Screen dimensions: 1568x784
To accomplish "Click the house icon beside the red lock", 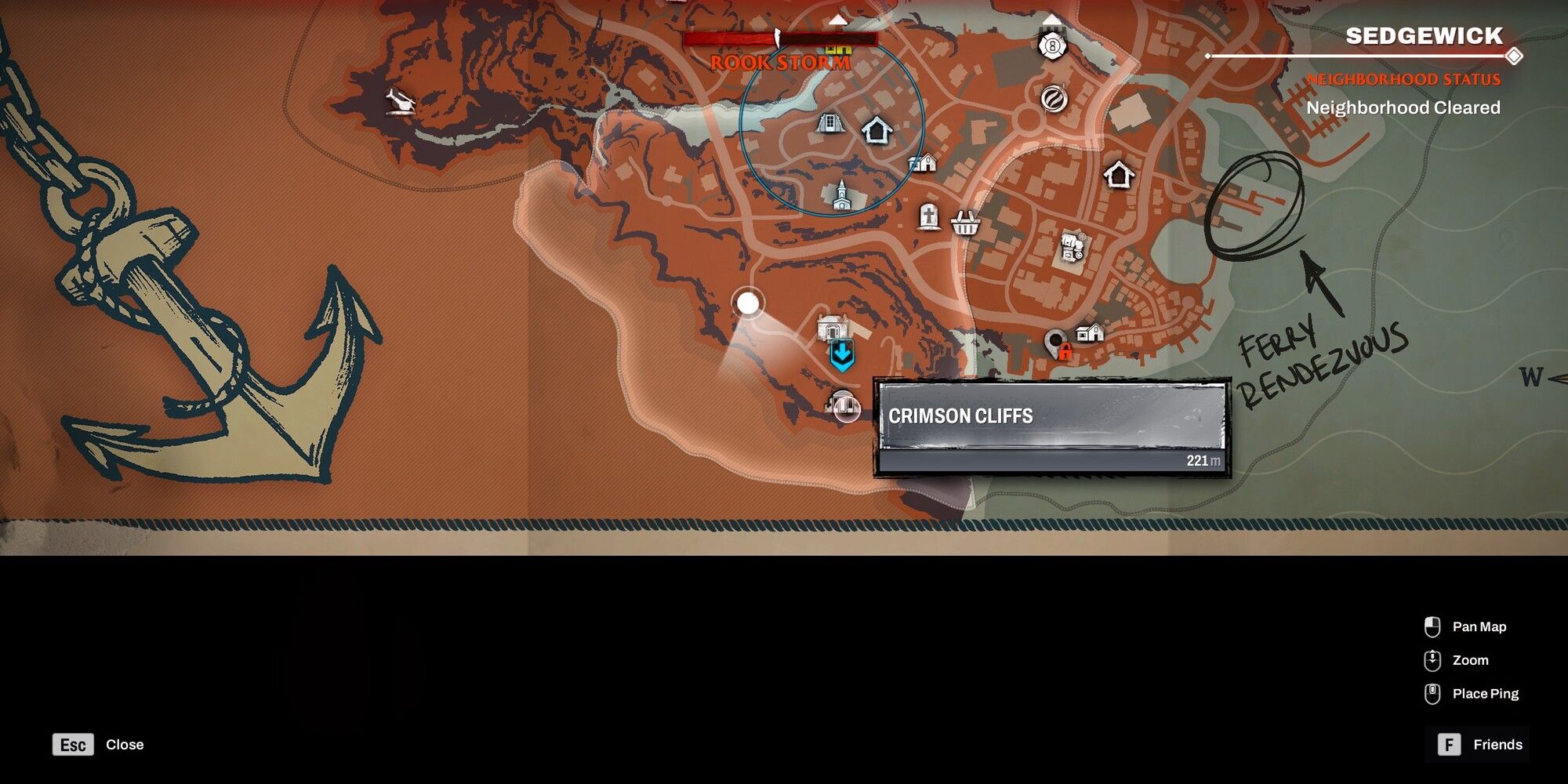I will 1090,332.
